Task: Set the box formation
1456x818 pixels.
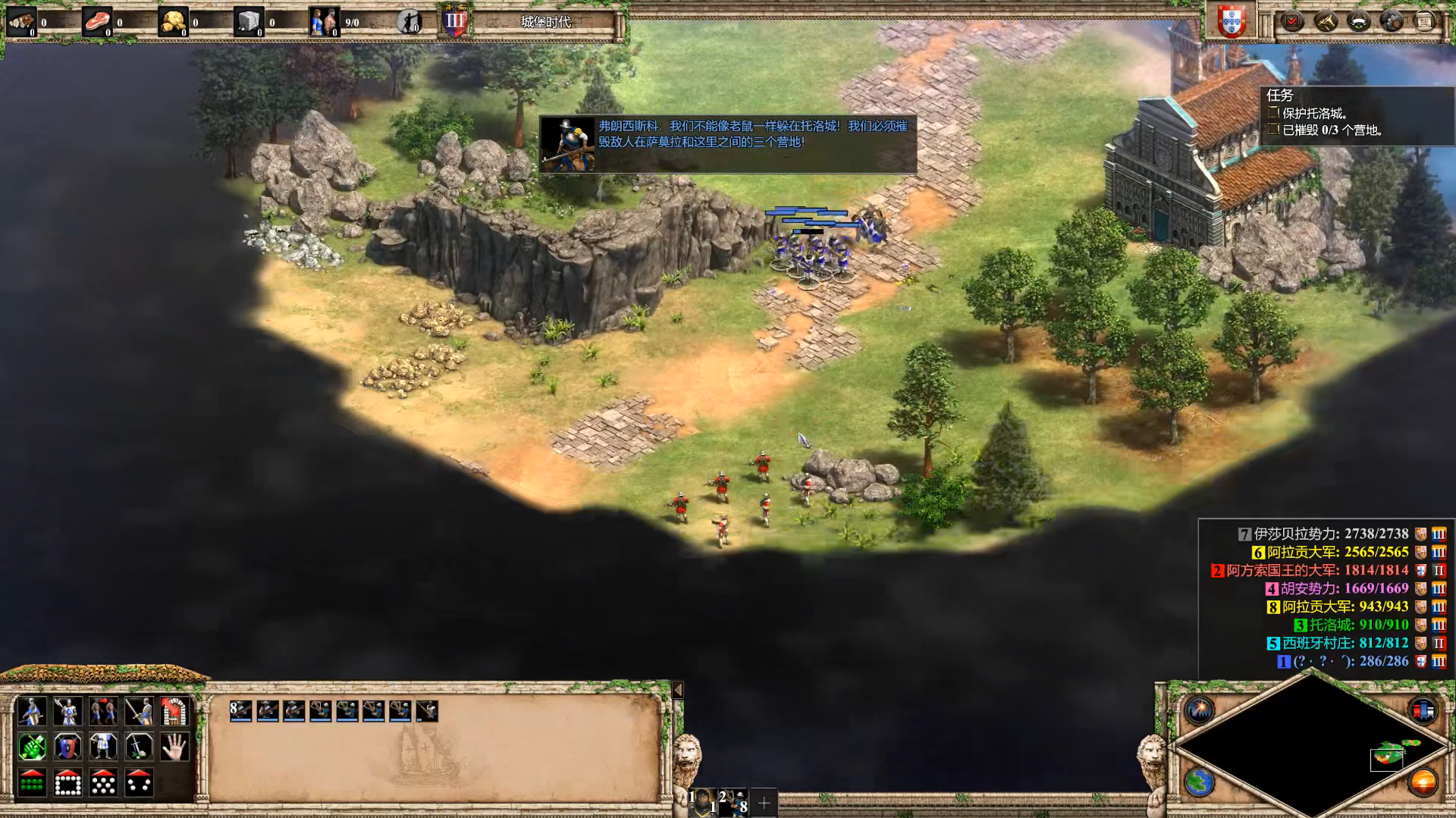Action: pos(67,783)
